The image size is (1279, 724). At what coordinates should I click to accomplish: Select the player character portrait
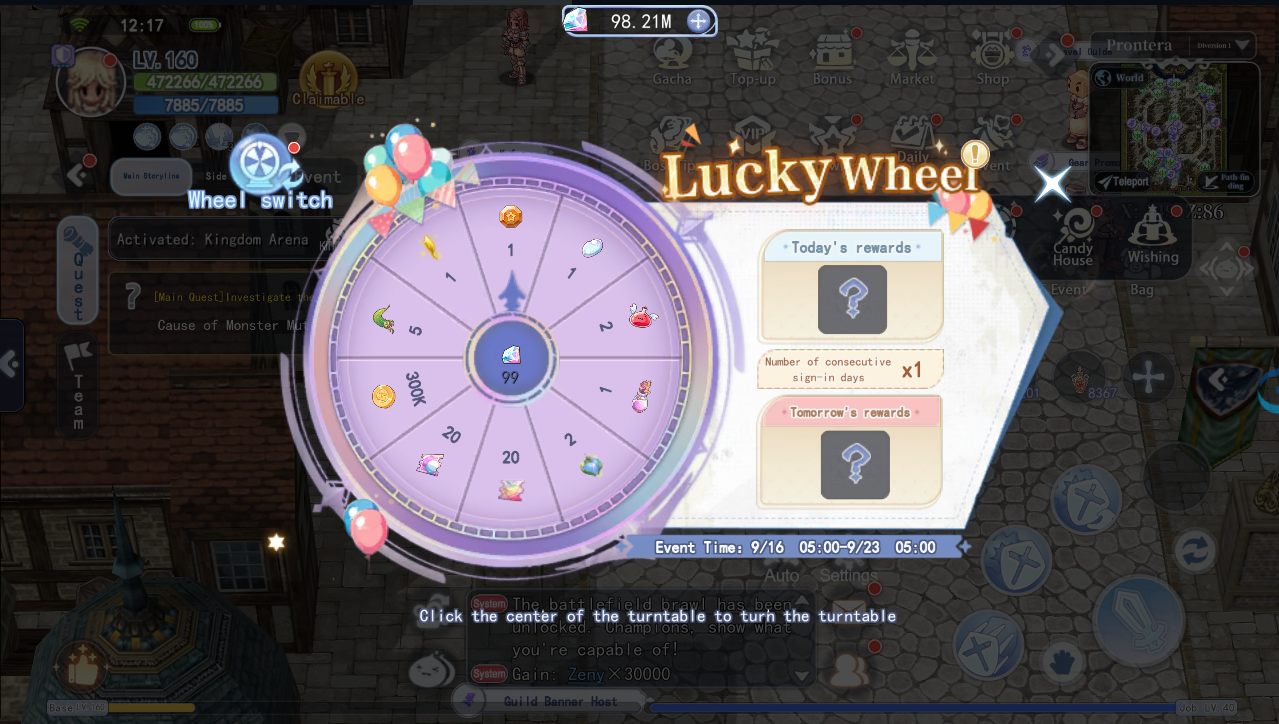(x=91, y=81)
